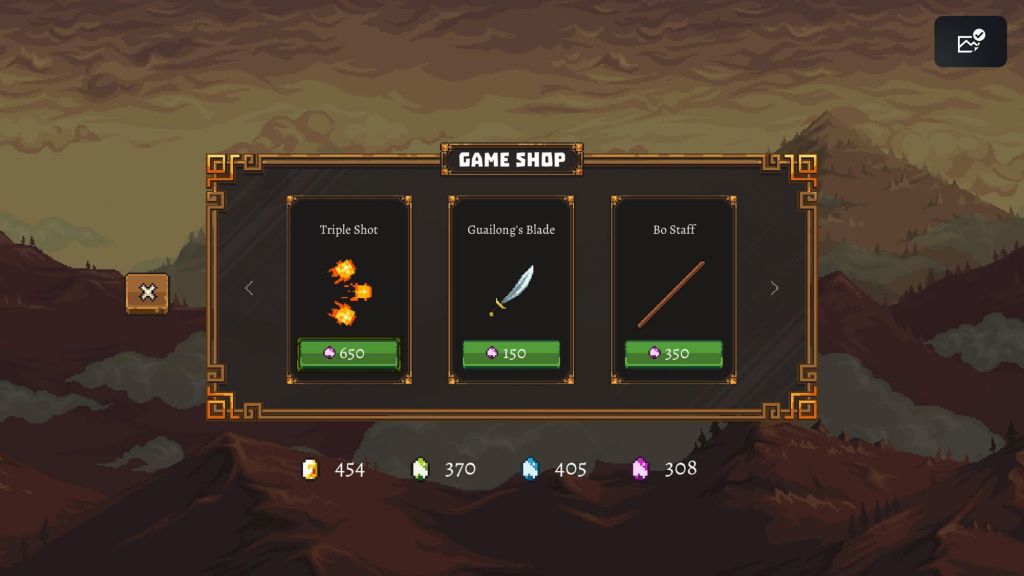Show next shop items with right arrow
Image resolution: width=1024 pixels, height=576 pixels.
click(x=774, y=288)
